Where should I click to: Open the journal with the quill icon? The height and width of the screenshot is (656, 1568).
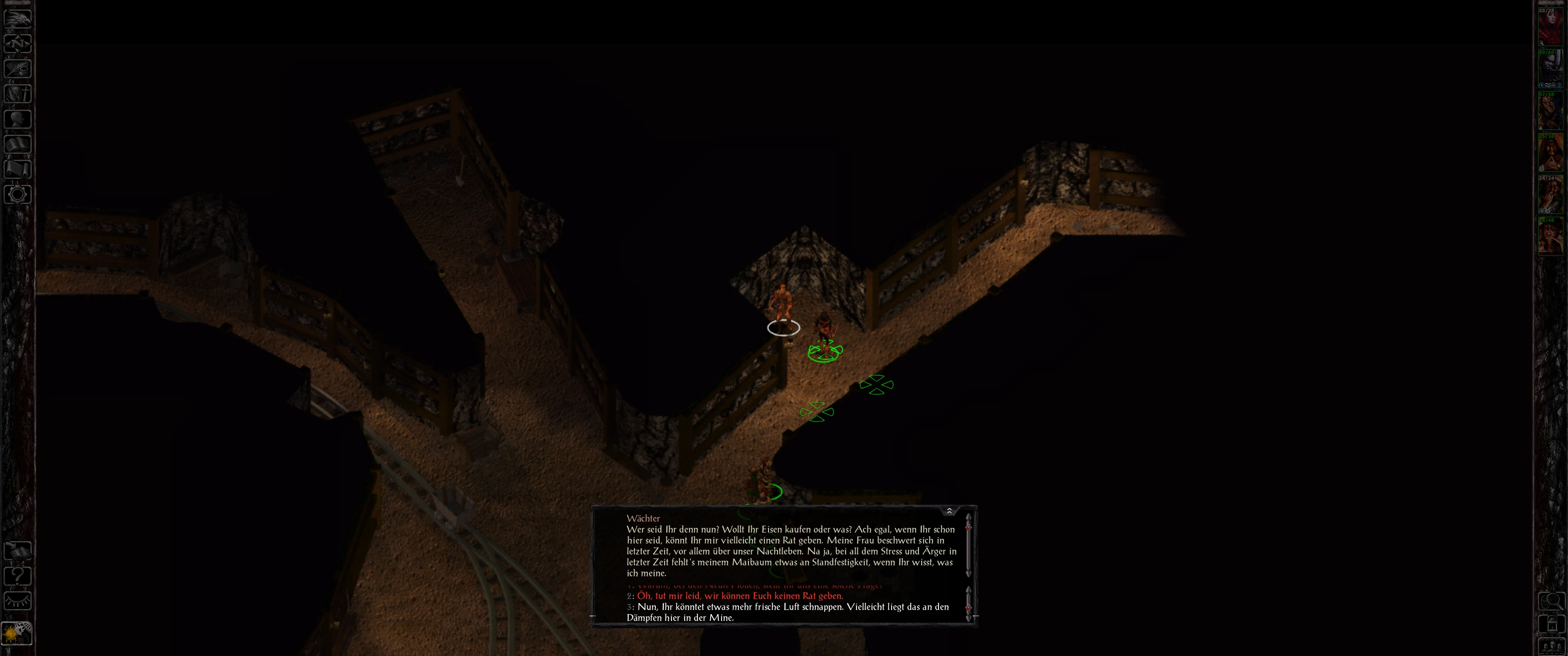(x=18, y=68)
